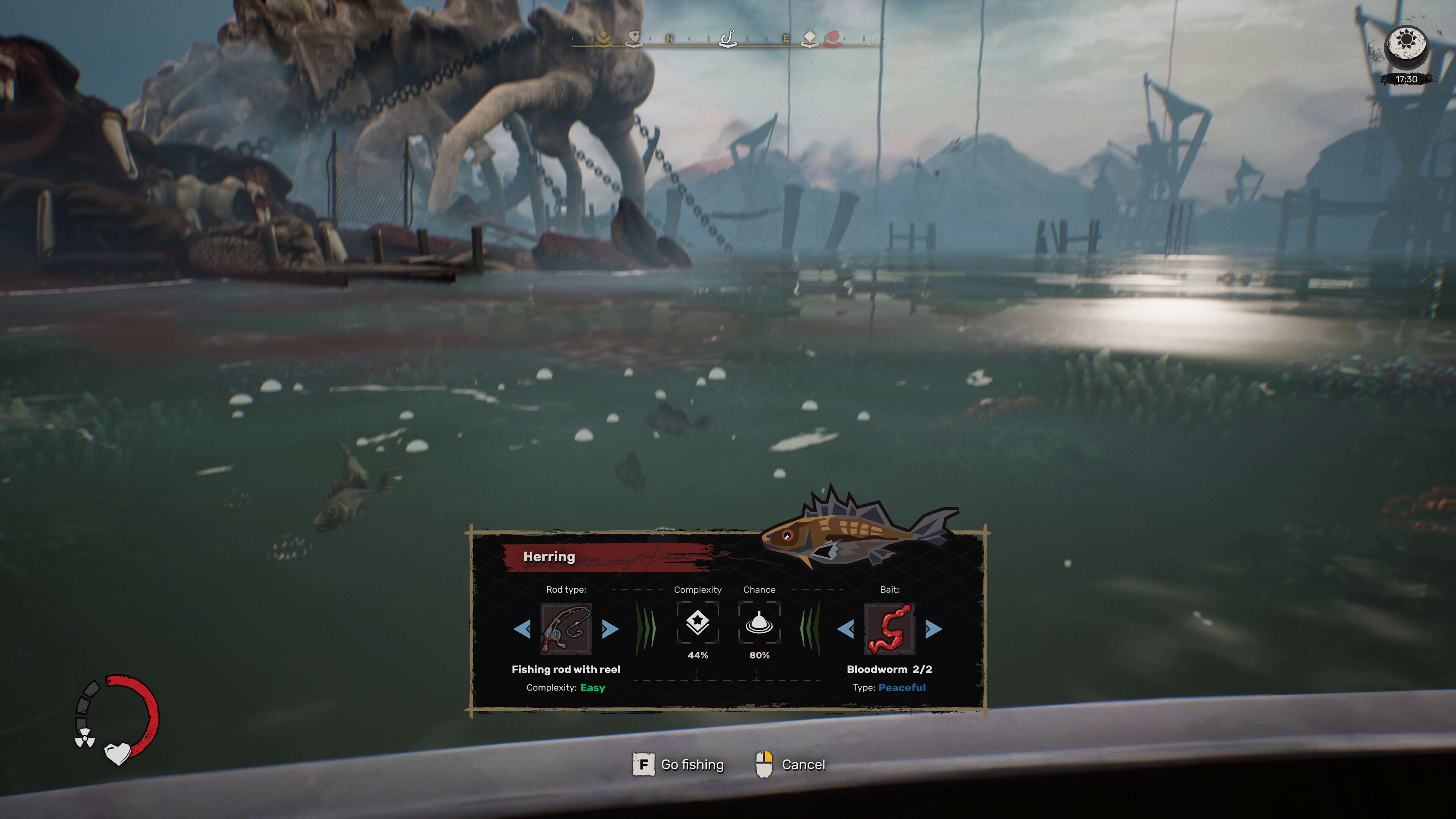The height and width of the screenshot is (819, 1456).
Task: Click the Go fishing label
Action: click(692, 765)
